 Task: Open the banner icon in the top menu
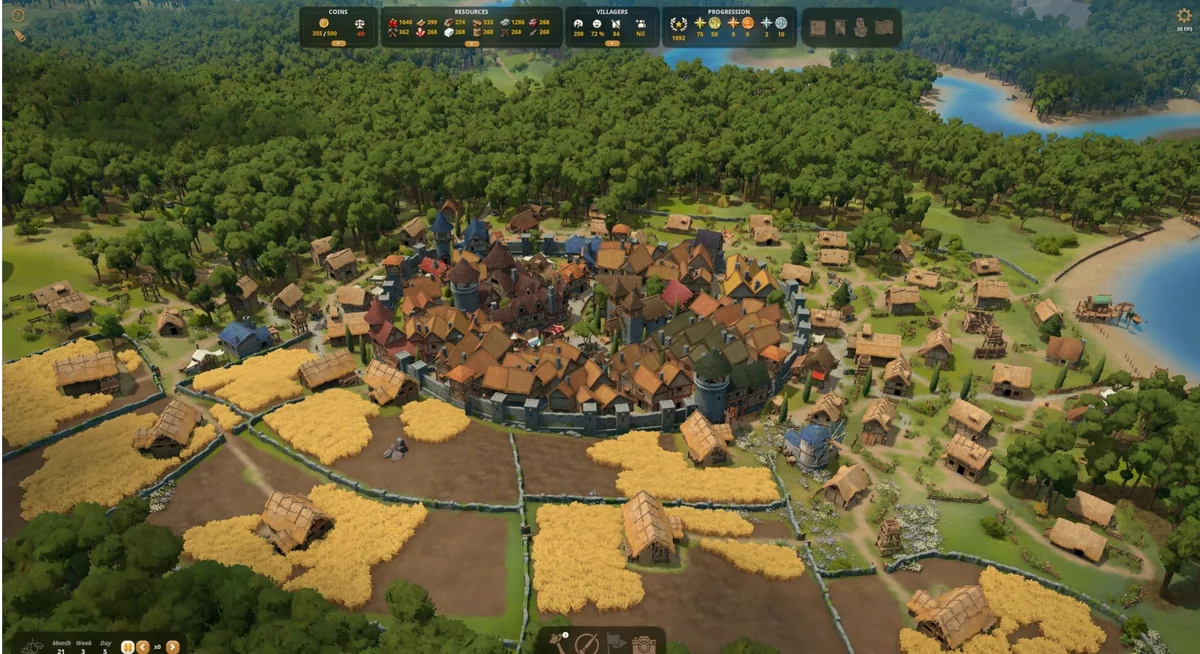pos(840,28)
